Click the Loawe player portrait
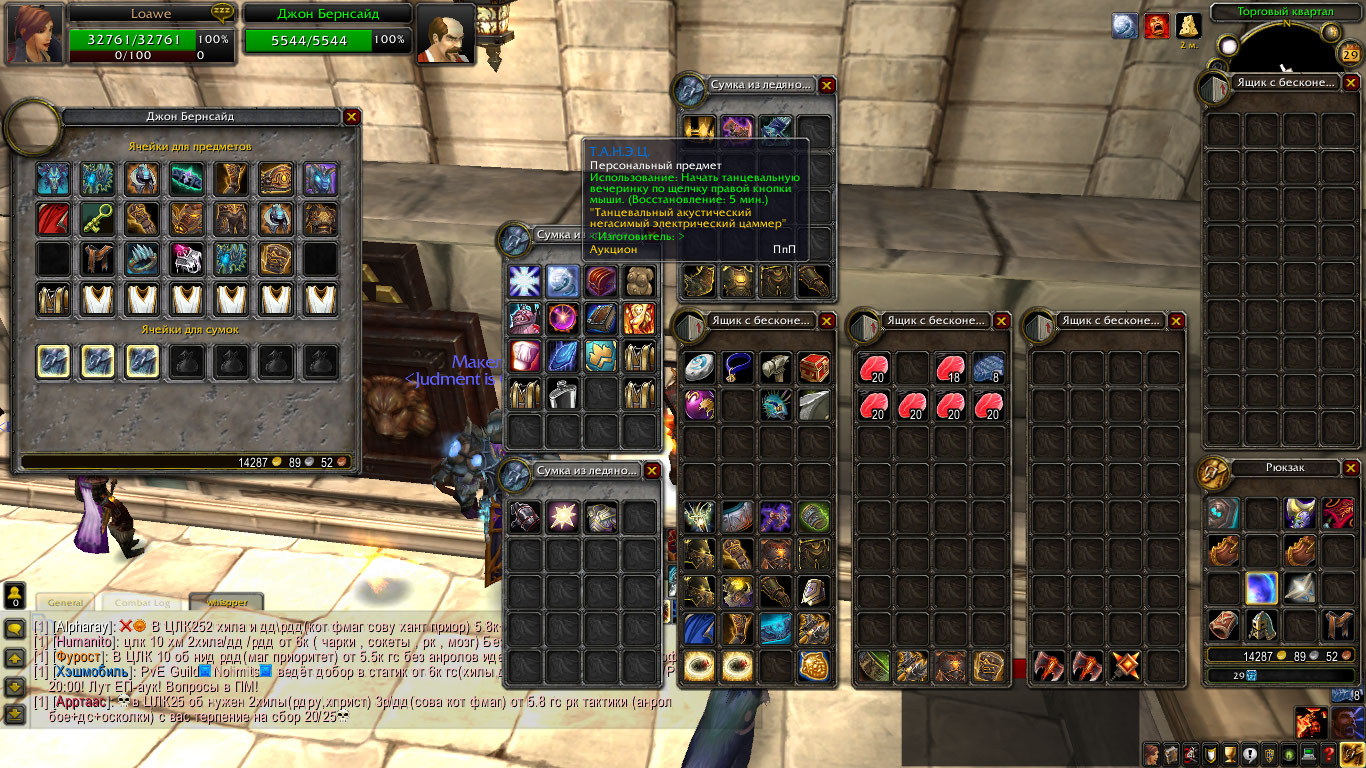This screenshot has height=768, width=1366. coord(35,33)
